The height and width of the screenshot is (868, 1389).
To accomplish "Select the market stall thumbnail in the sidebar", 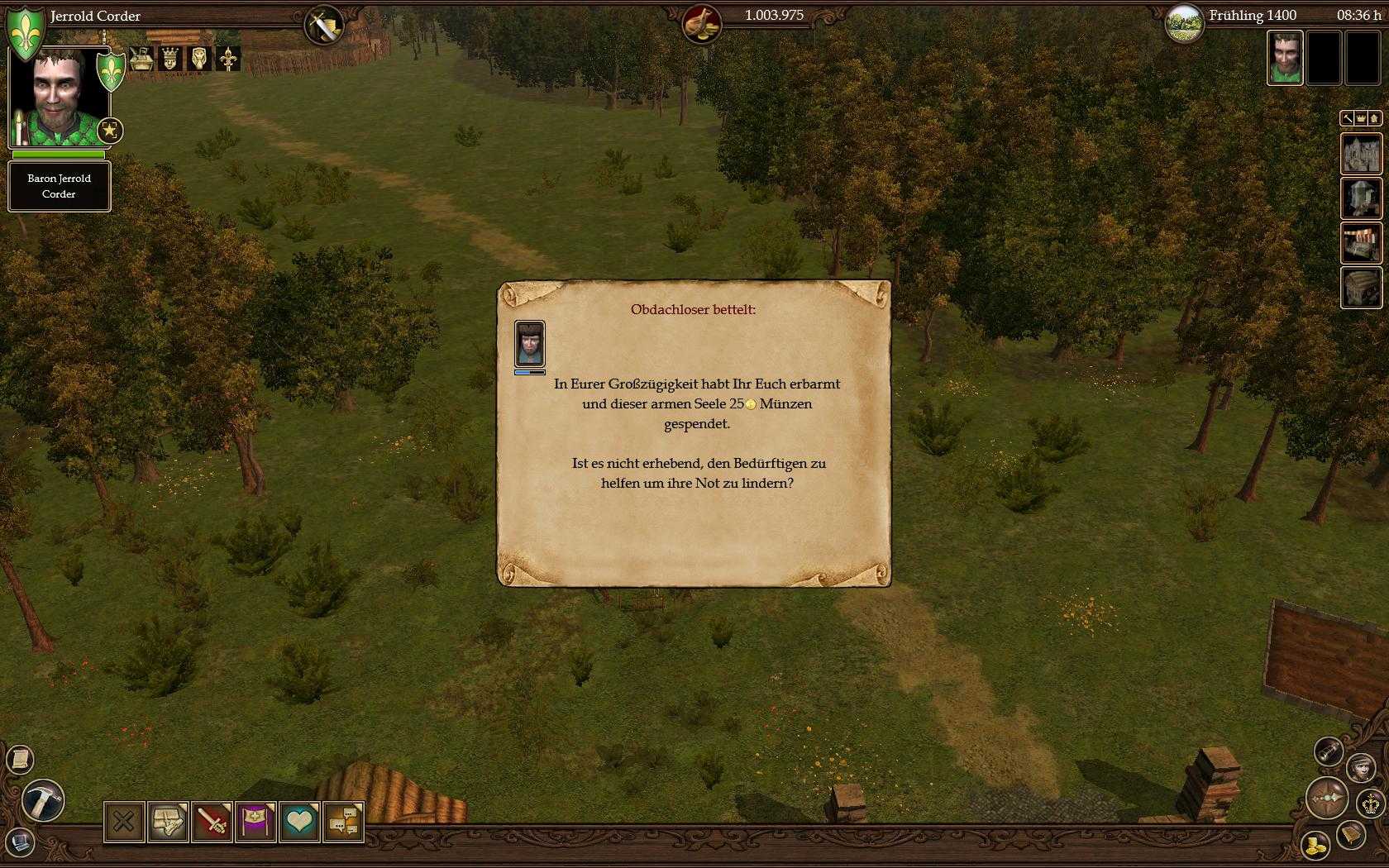I will click(x=1363, y=241).
